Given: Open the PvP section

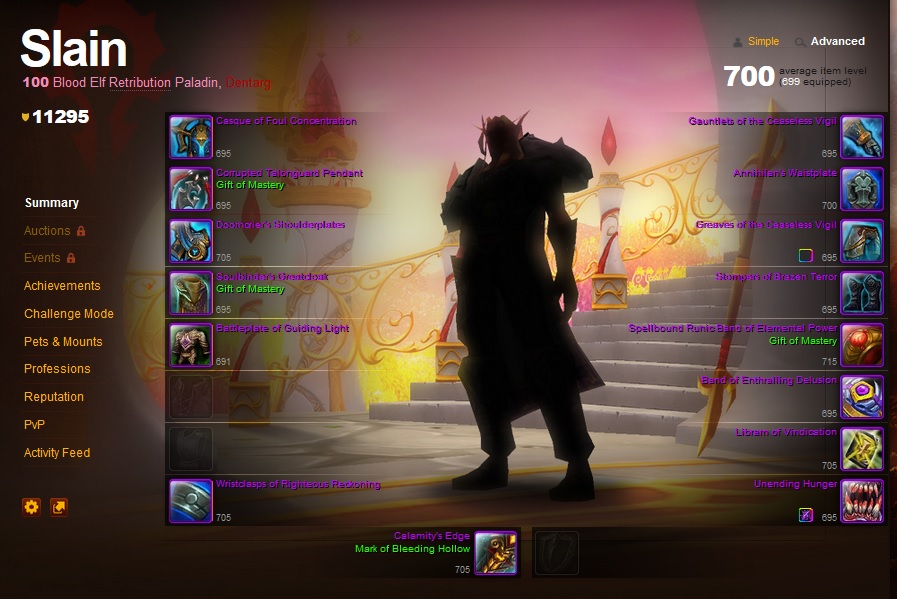Looking at the screenshot, I should click(x=34, y=425).
